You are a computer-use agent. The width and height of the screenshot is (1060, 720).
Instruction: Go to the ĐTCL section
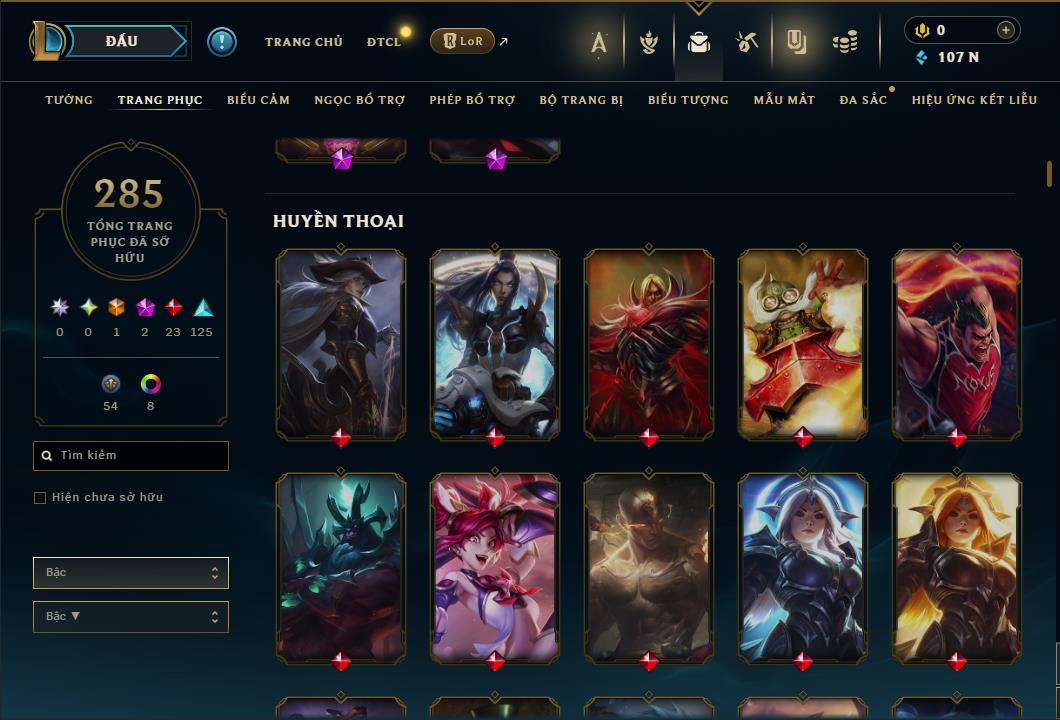[383, 42]
